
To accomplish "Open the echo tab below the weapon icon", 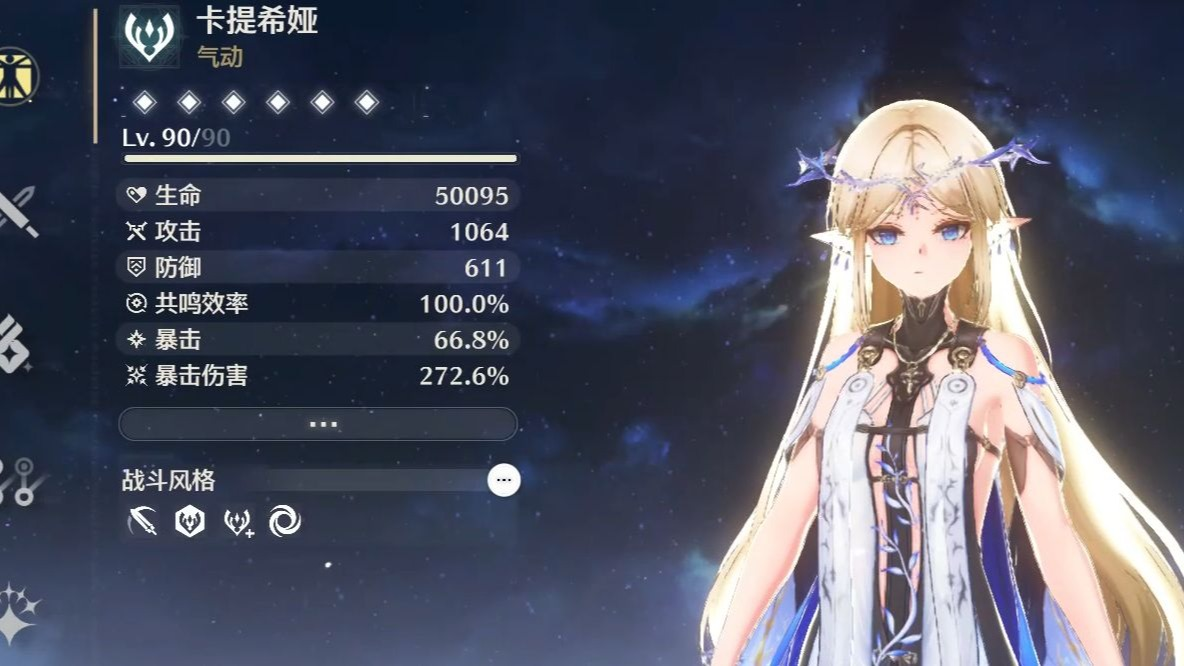I will (14, 345).
